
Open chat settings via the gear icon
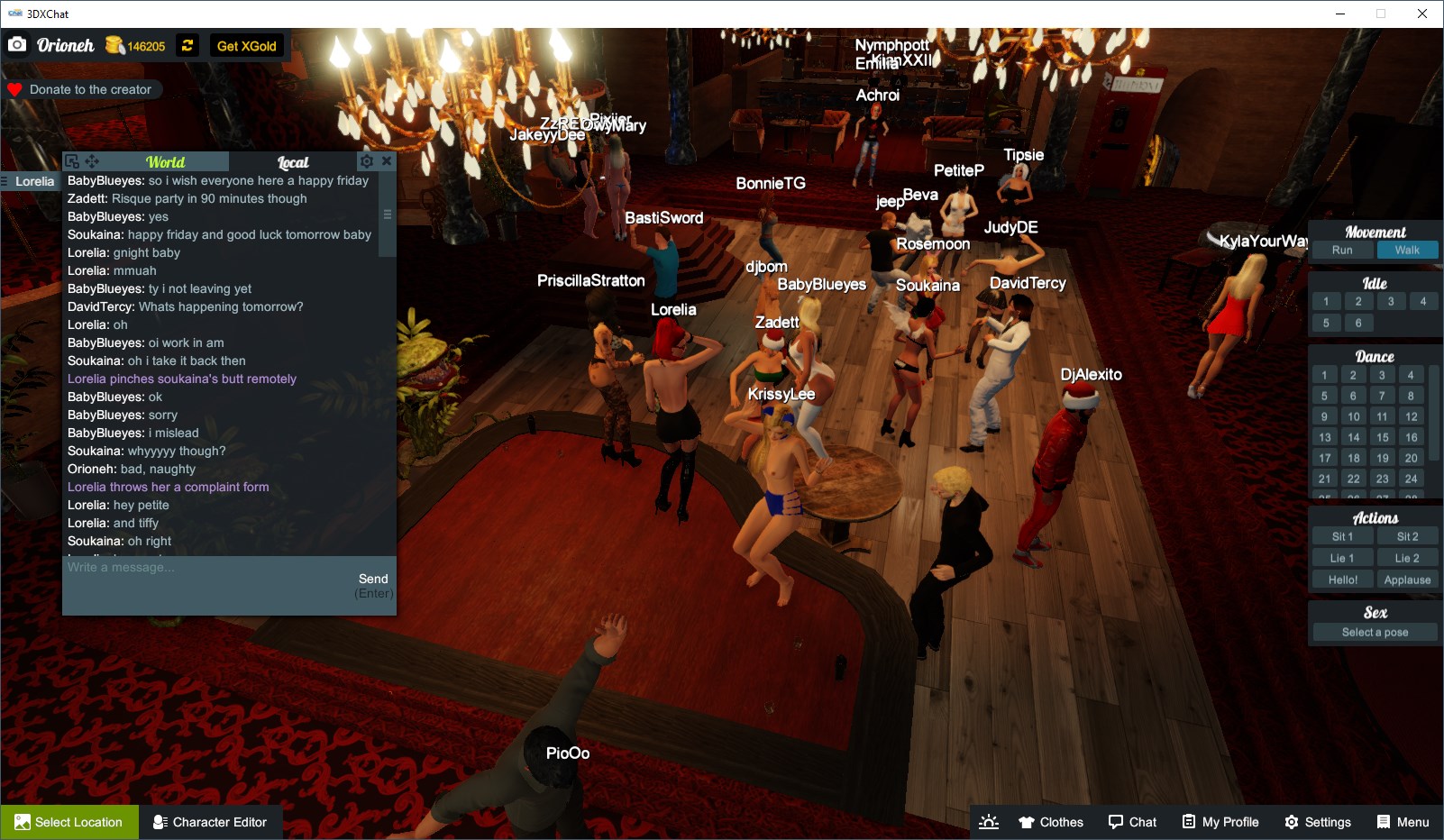coord(366,160)
